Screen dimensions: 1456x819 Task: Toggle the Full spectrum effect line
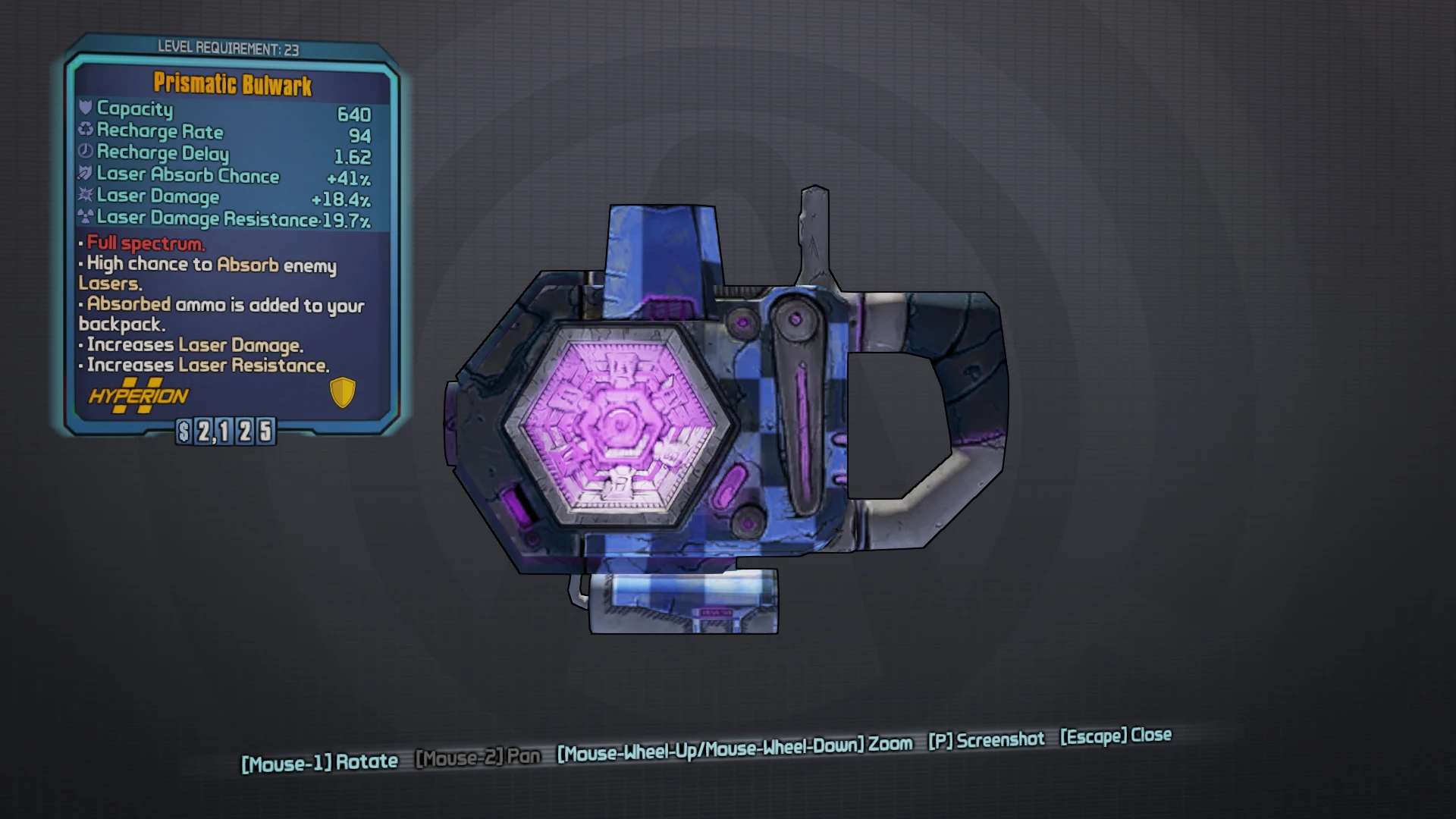click(144, 244)
